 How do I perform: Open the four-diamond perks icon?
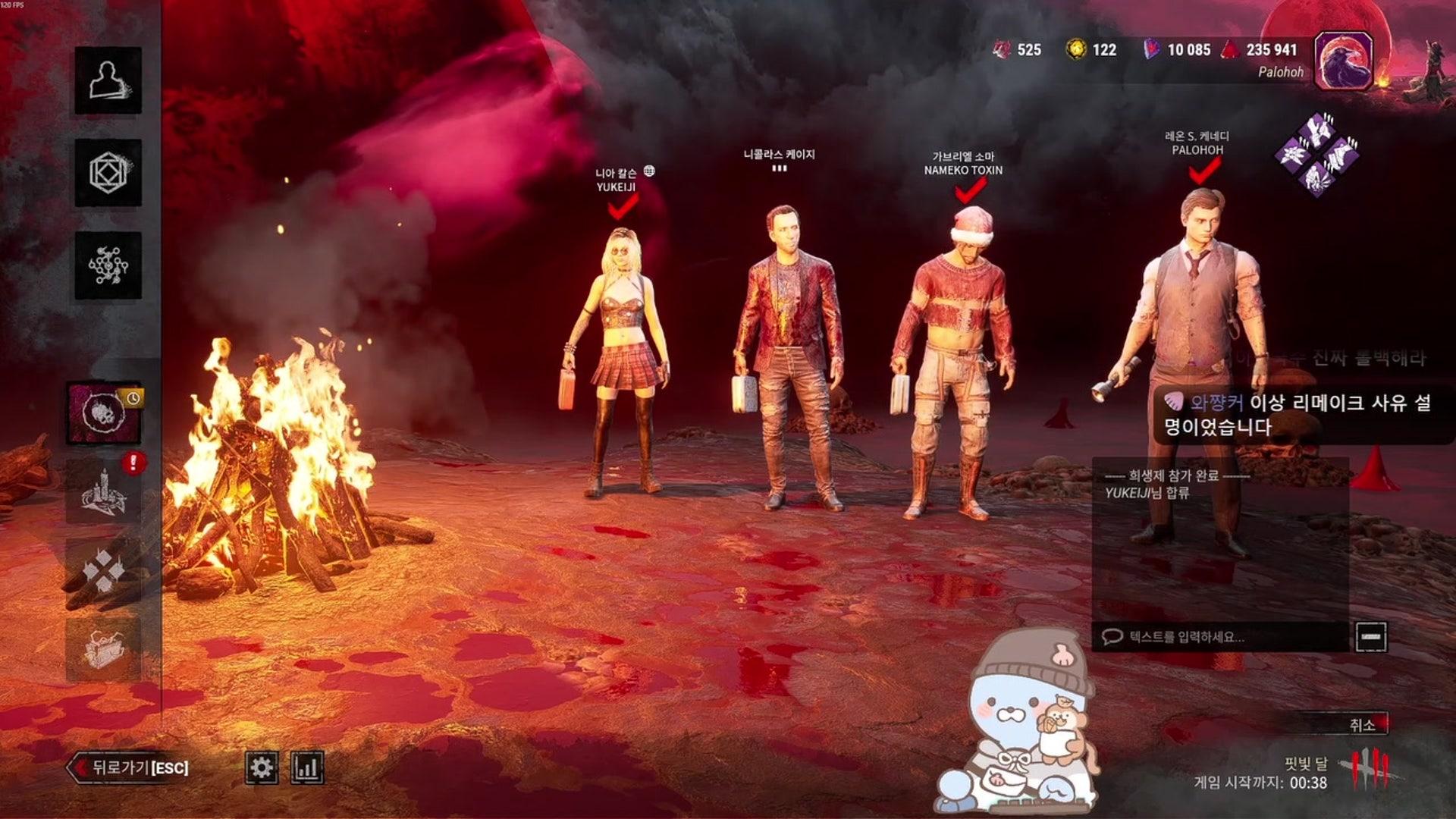[x=104, y=570]
